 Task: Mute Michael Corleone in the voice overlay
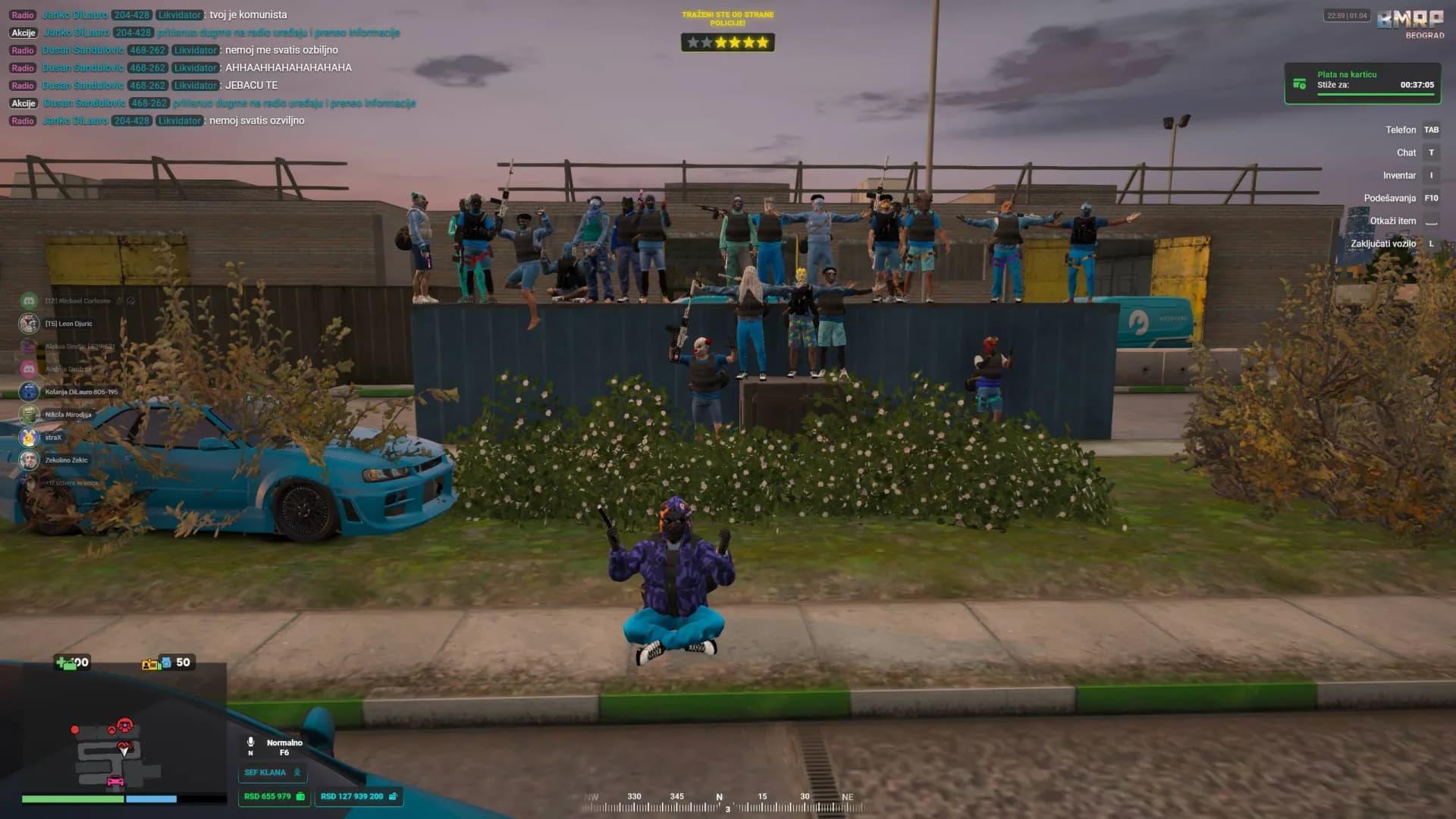[119, 301]
